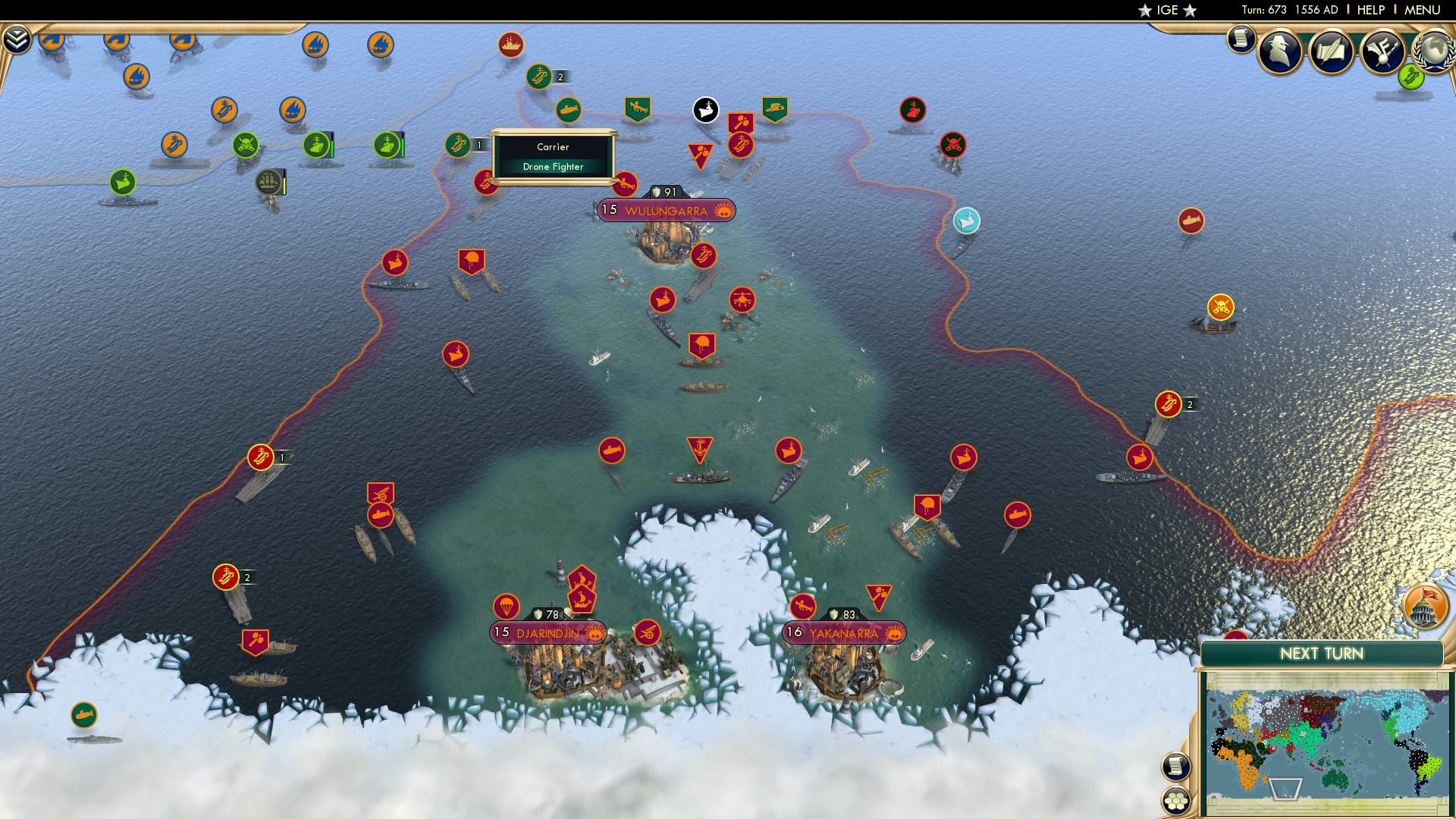Select Drone Fighter from the carrier stack list
The height and width of the screenshot is (819, 1456).
point(553,166)
